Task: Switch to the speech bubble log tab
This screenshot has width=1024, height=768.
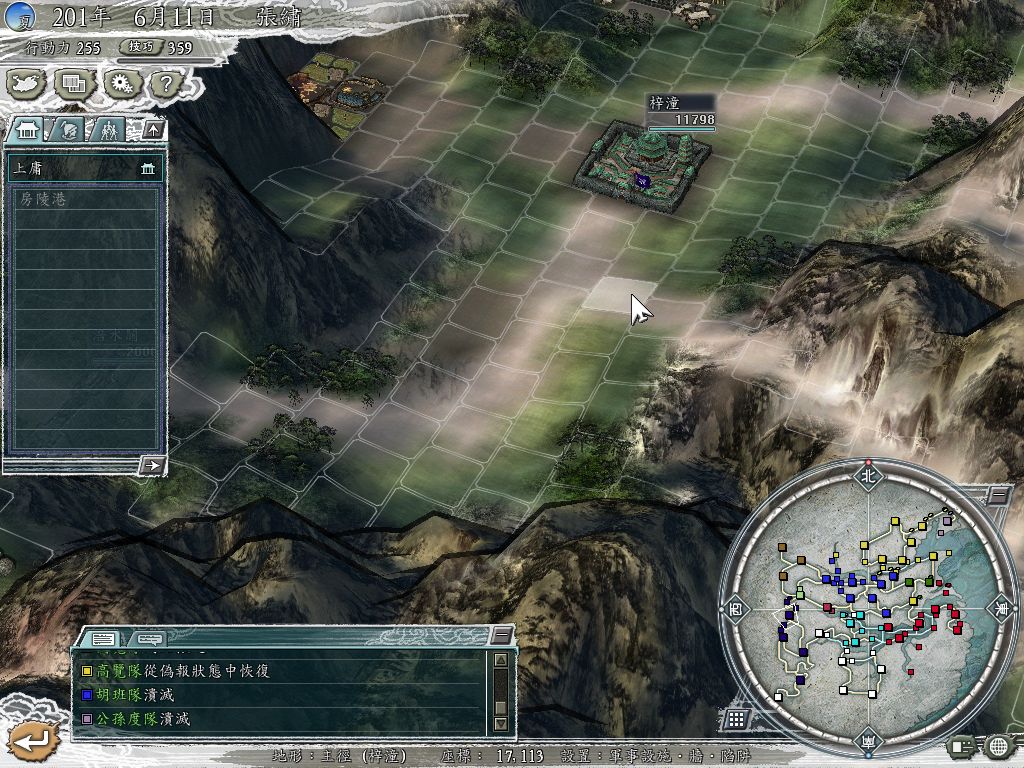Action: click(149, 638)
